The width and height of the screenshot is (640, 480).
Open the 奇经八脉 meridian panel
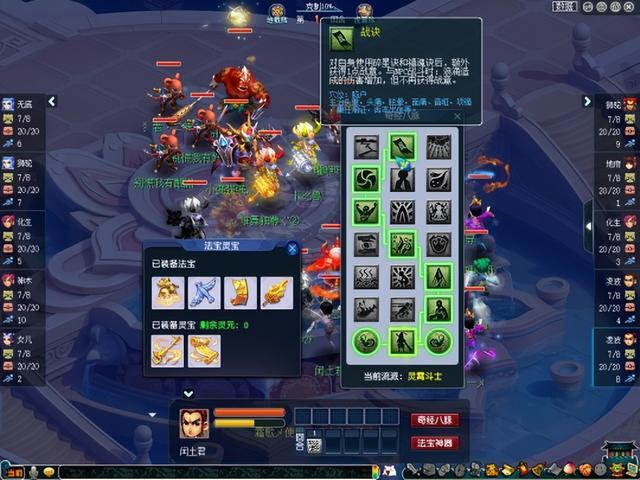435,420
